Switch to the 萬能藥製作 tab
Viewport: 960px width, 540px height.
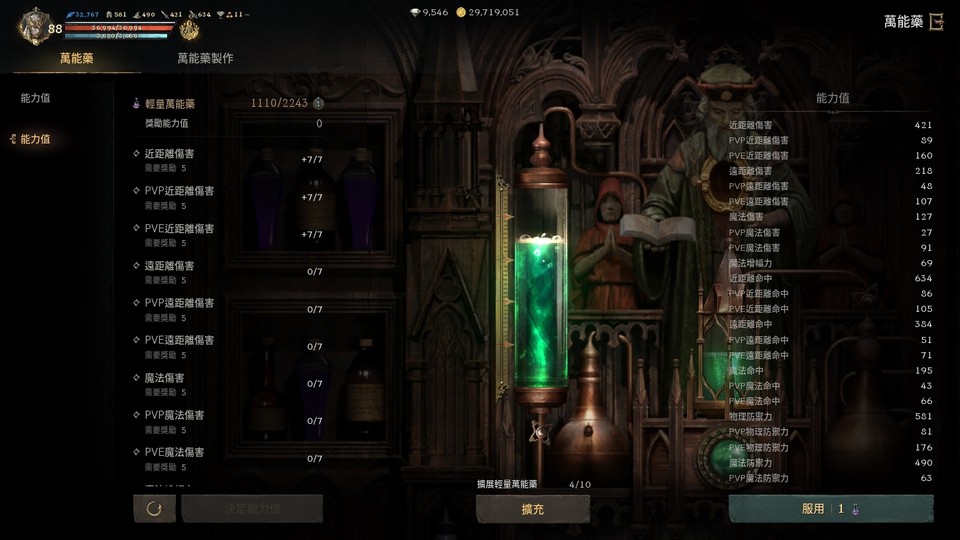point(205,58)
